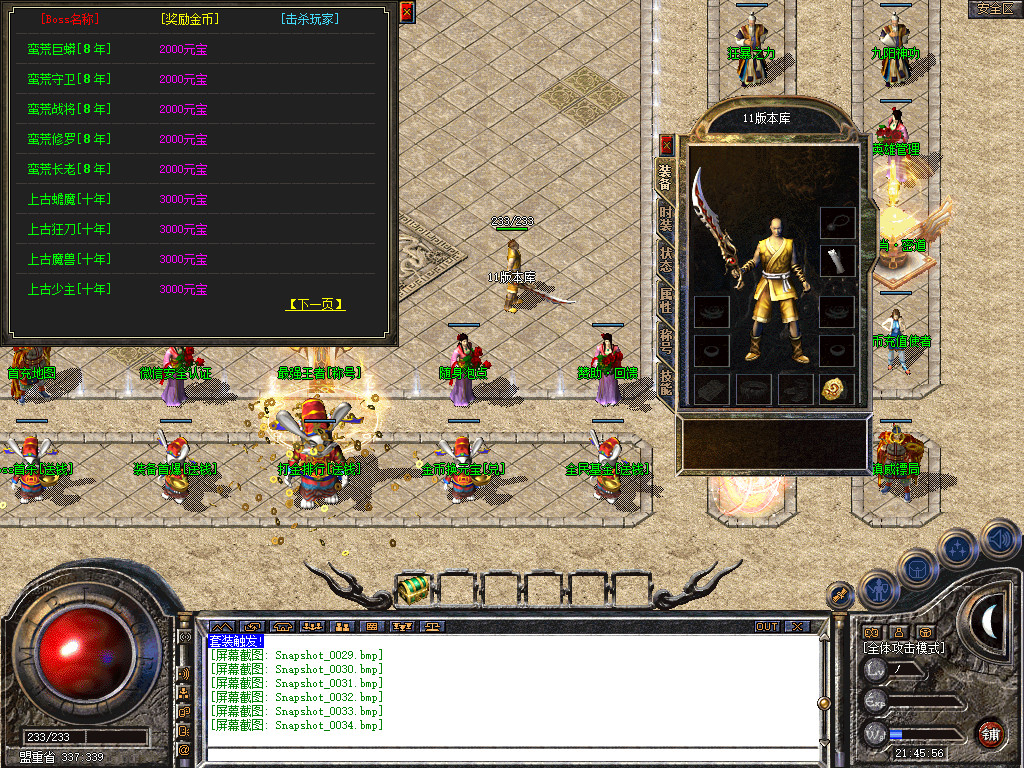Select the 装备 (equipment) tab
Screen dimensions: 1024x768
(x=666, y=178)
